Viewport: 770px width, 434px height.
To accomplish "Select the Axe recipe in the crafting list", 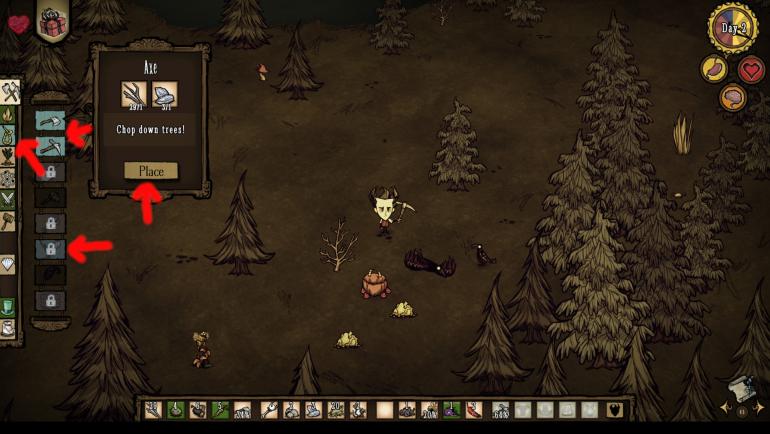I will (50, 120).
